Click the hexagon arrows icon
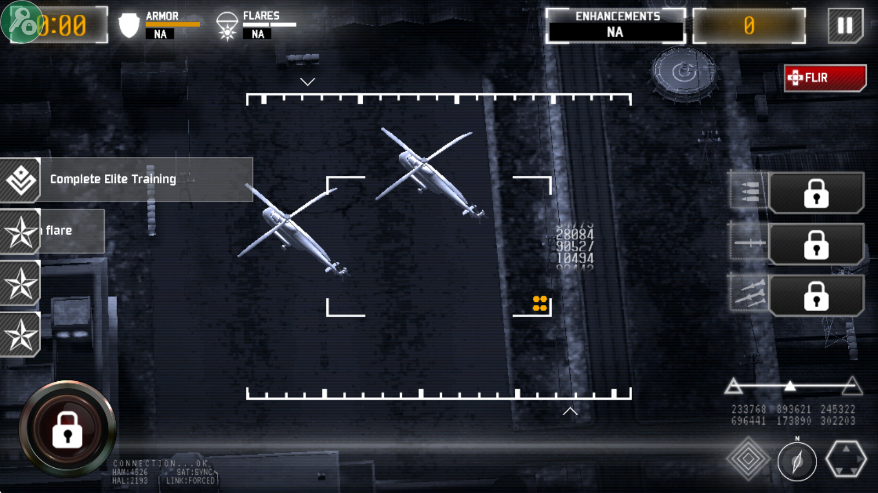Image resolution: width=878 pixels, height=493 pixels. 846,460
